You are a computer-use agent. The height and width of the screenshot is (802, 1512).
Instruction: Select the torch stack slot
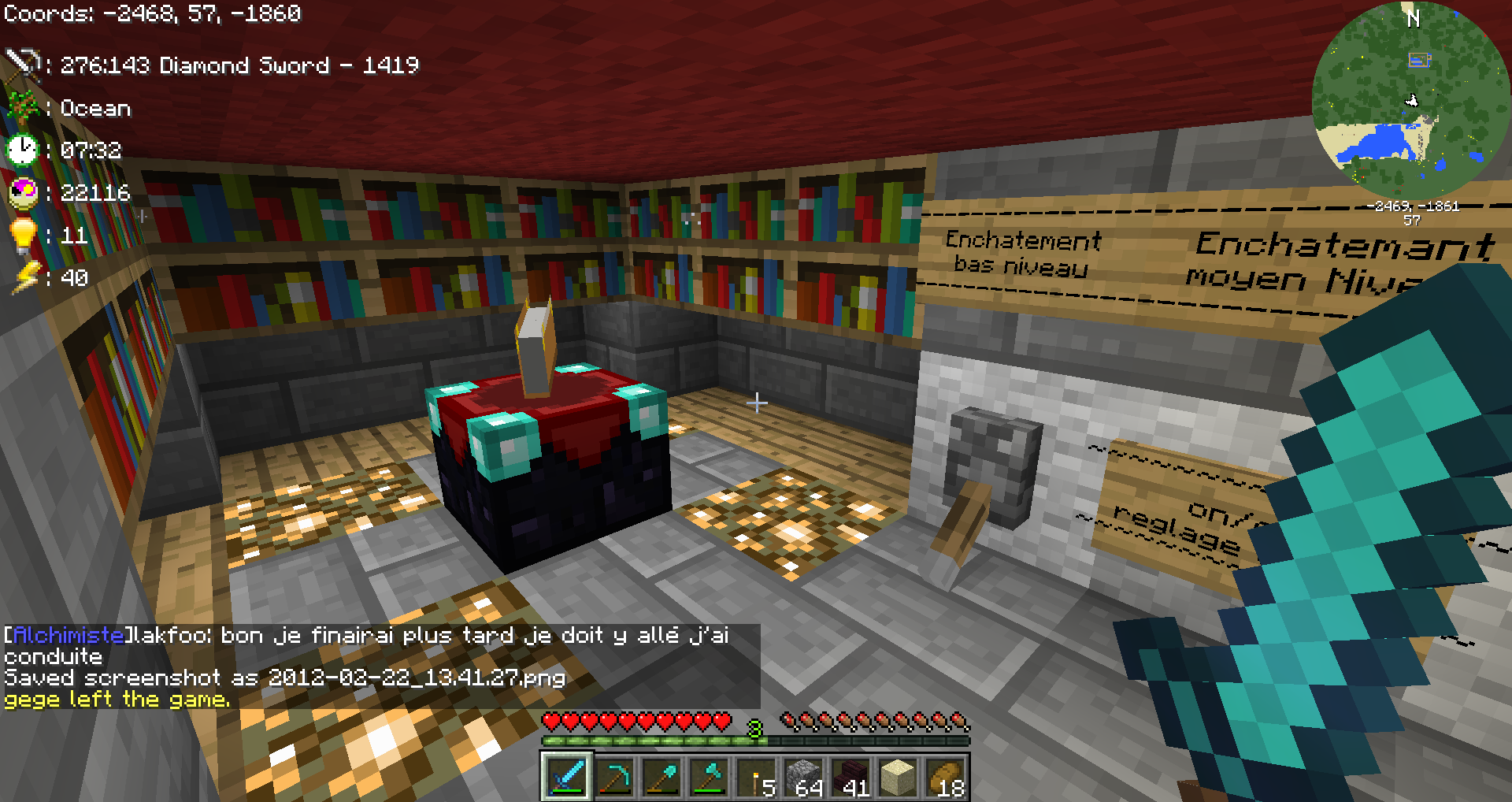(x=756, y=777)
